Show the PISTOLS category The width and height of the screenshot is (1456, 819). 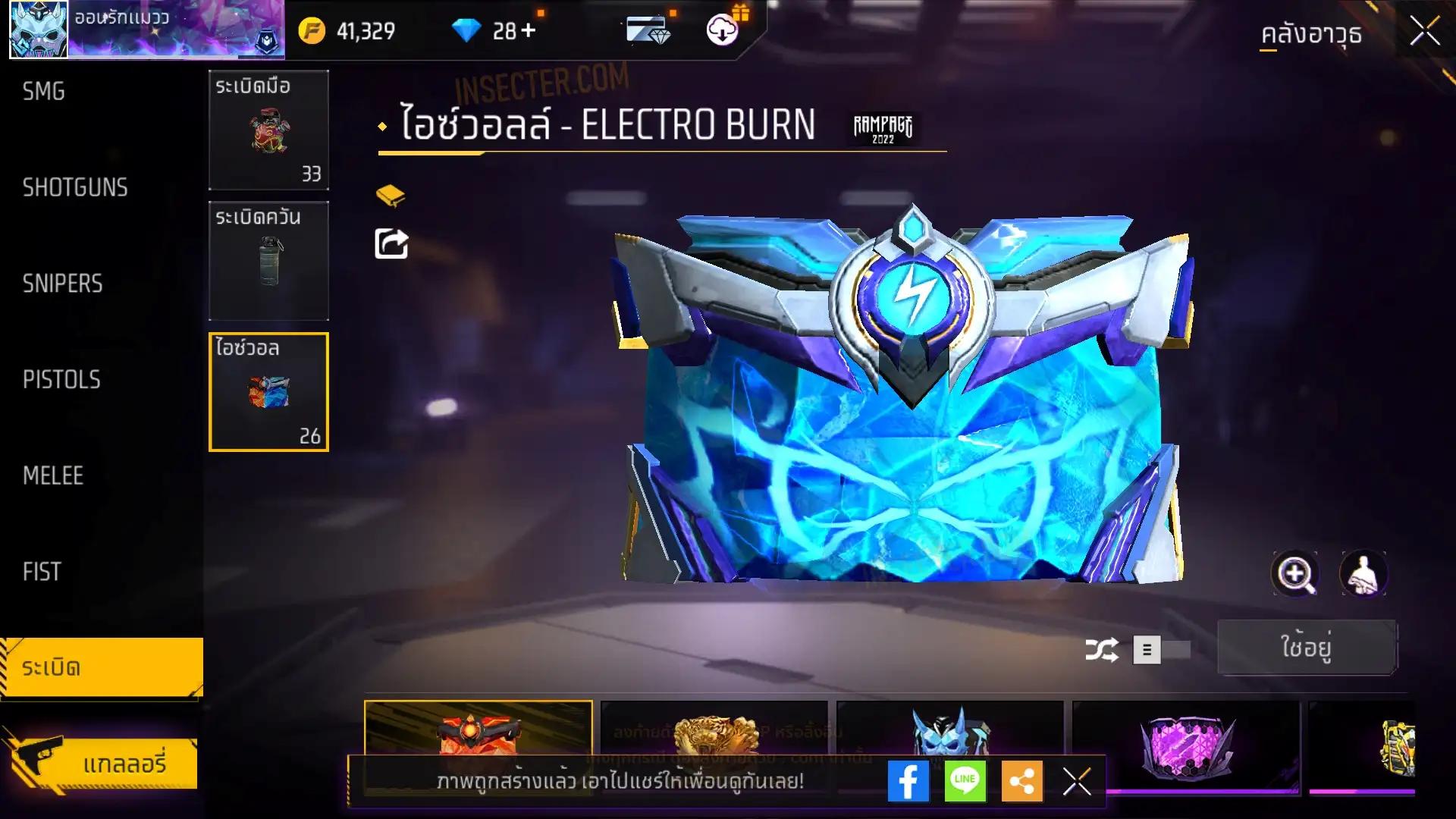pos(61,379)
